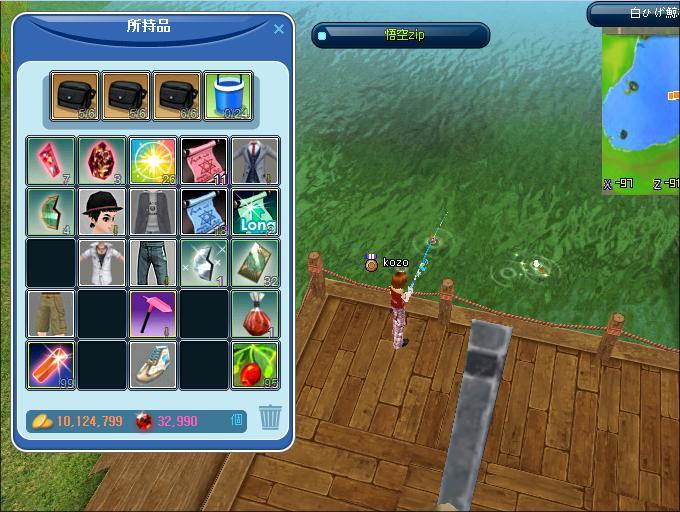The image size is (680, 512).
Task: Select the red potion pouch item
Action: click(255, 314)
